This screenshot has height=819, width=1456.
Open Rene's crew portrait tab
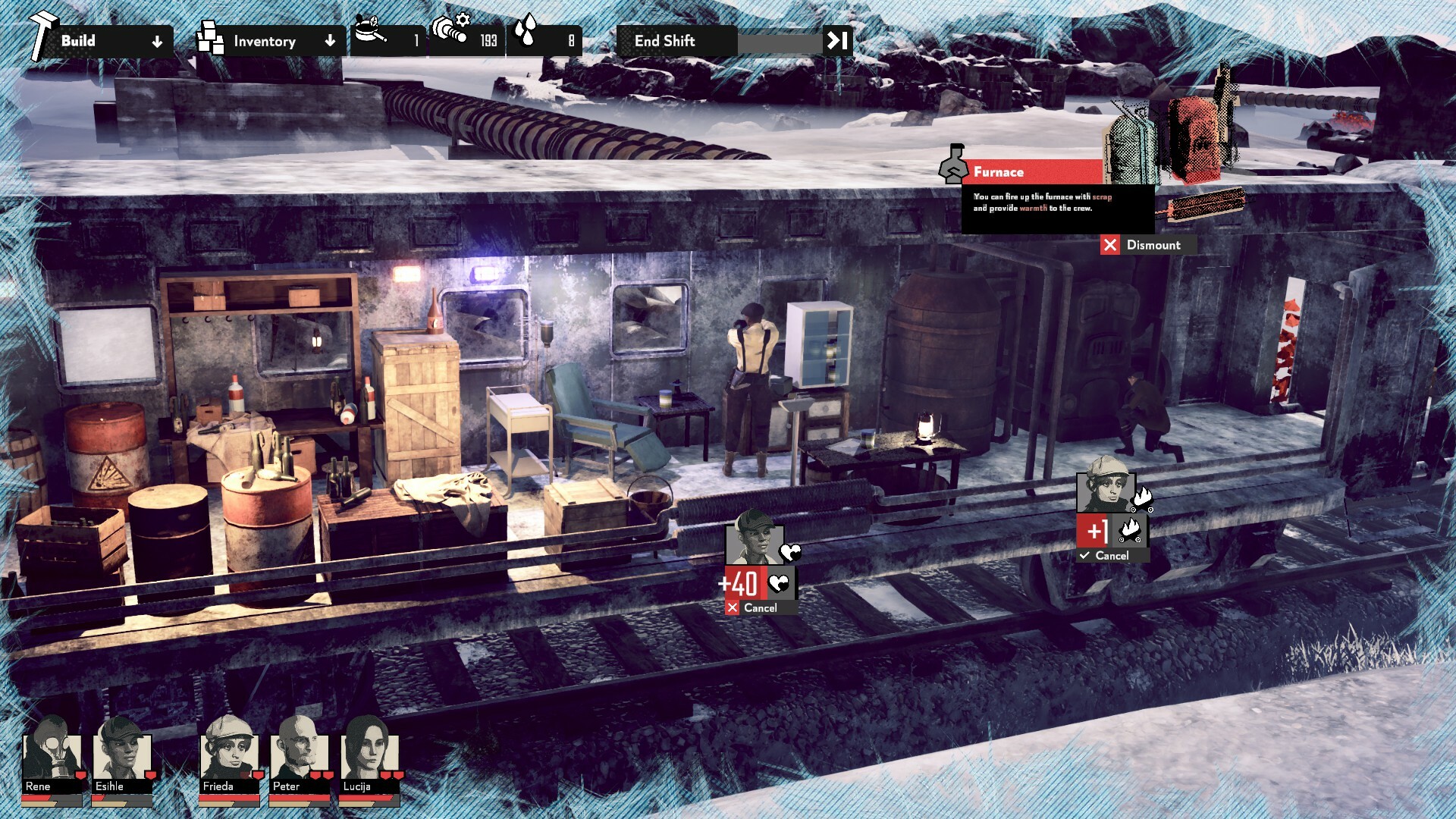click(x=52, y=762)
